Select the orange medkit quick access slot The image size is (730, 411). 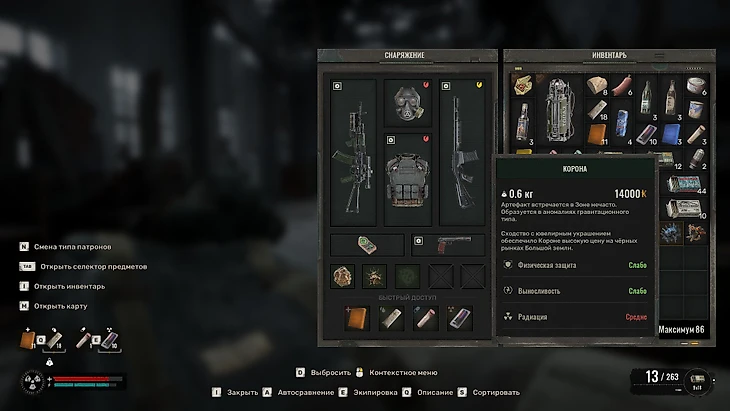[x=358, y=318]
